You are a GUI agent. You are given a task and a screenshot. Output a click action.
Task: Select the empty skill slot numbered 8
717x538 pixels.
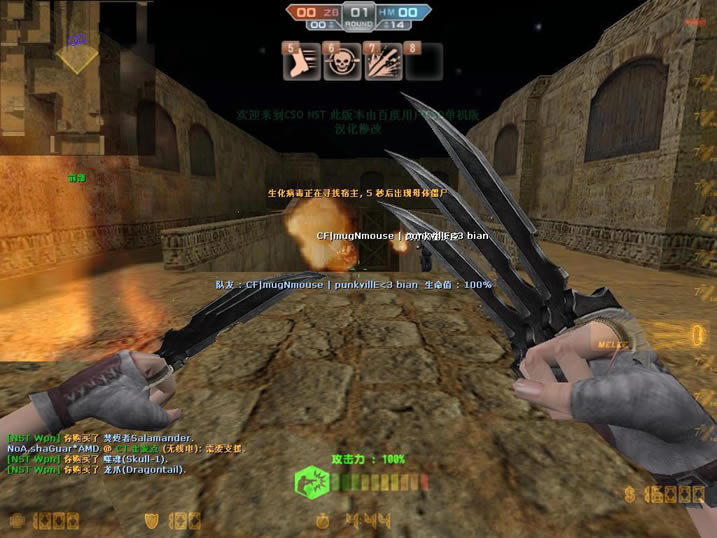pyautogui.click(x=423, y=61)
